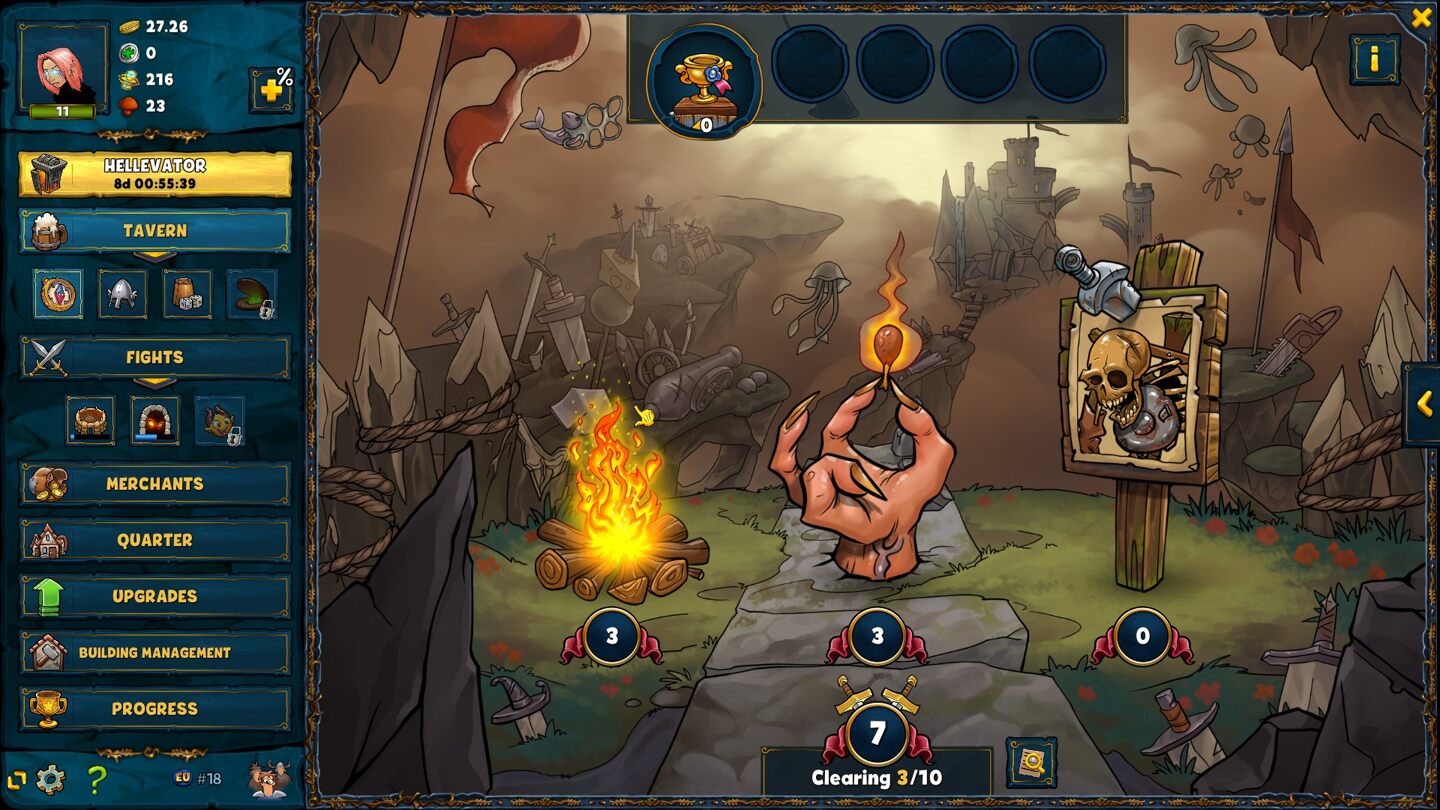Image resolution: width=1440 pixels, height=810 pixels.
Task: Open the Merchants menu
Action: (155, 484)
